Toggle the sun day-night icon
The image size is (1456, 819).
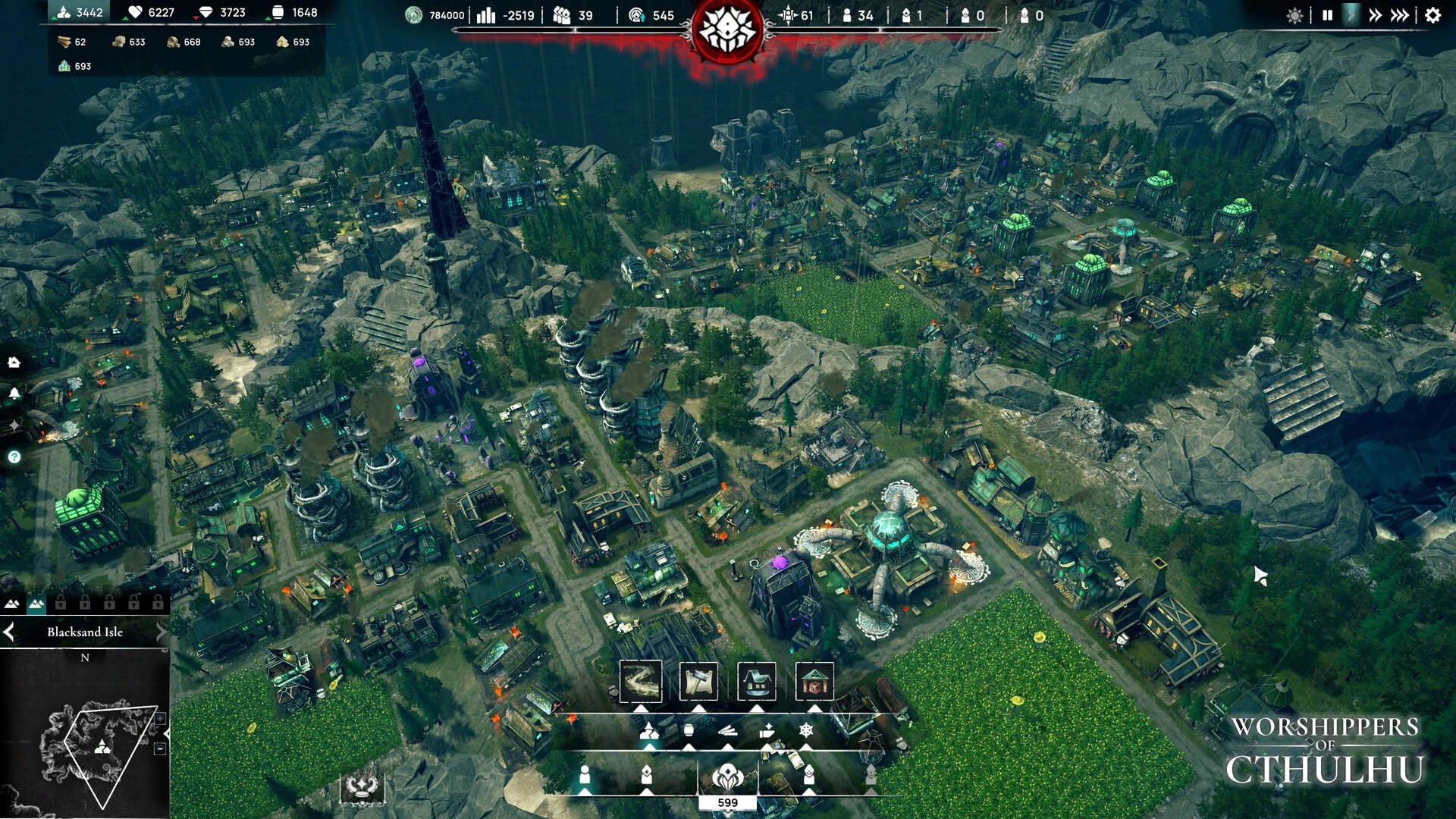[1294, 15]
